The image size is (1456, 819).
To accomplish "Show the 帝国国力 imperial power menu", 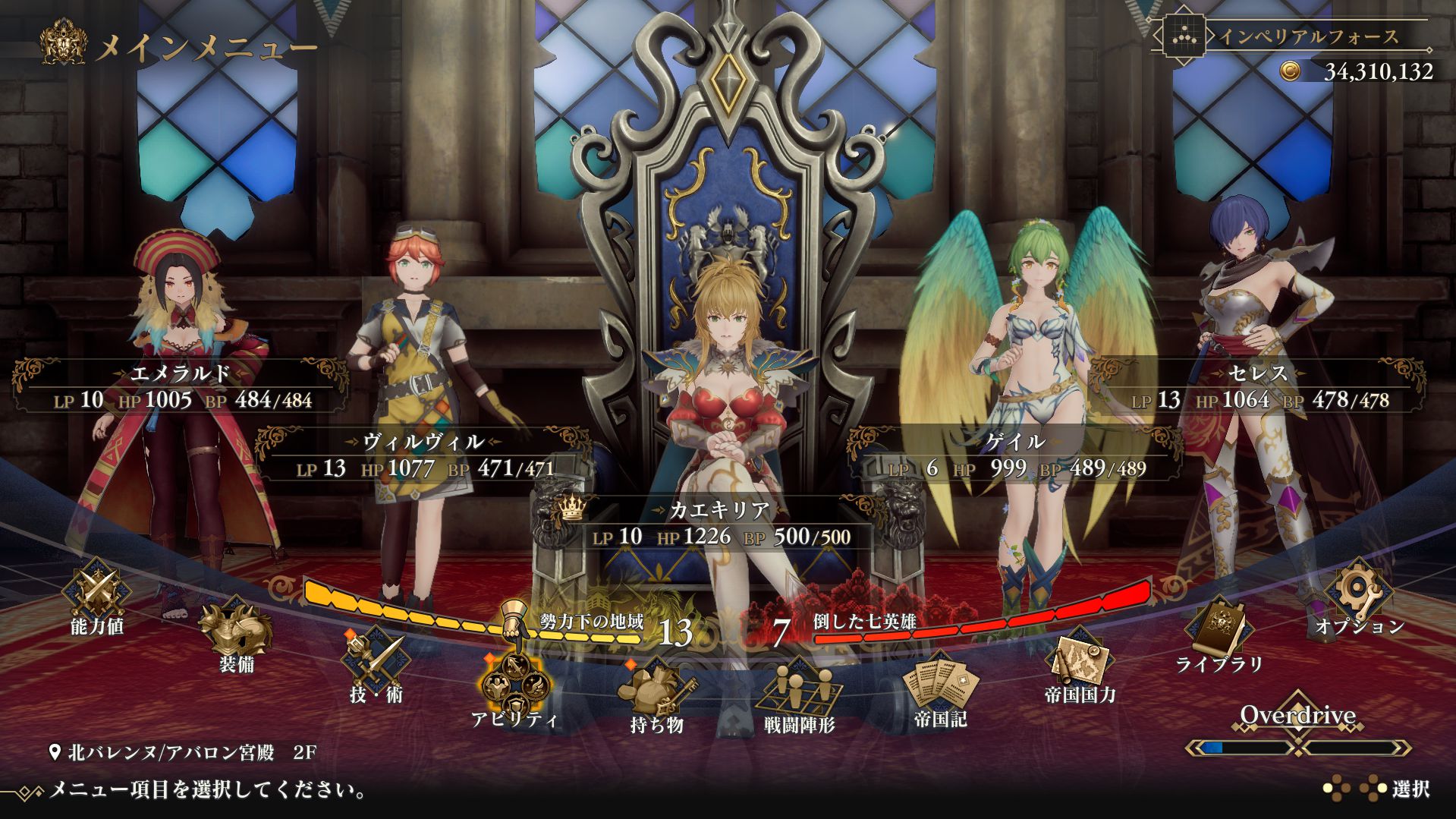I will [x=1080, y=664].
